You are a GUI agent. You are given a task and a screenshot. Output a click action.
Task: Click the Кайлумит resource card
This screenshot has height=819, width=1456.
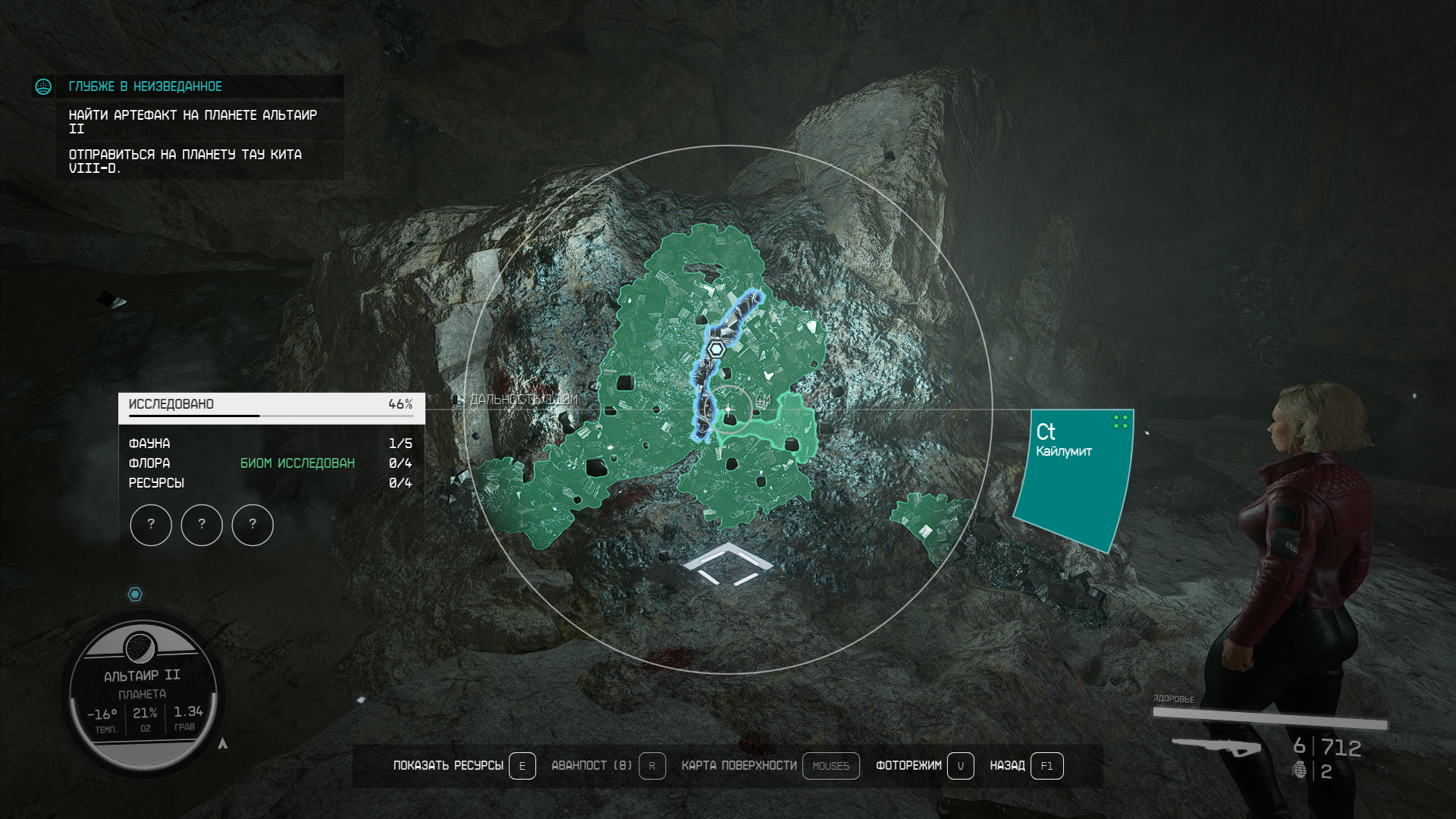point(1072,476)
